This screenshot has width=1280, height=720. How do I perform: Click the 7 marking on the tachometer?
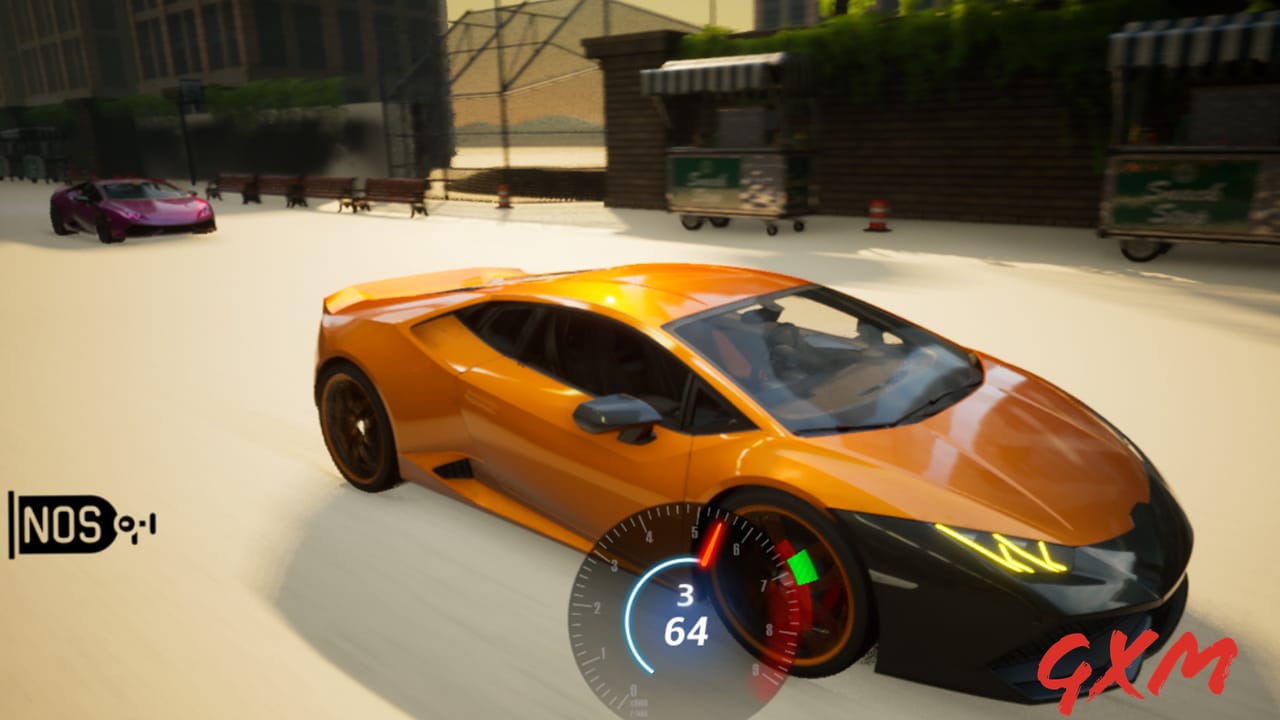[764, 584]
